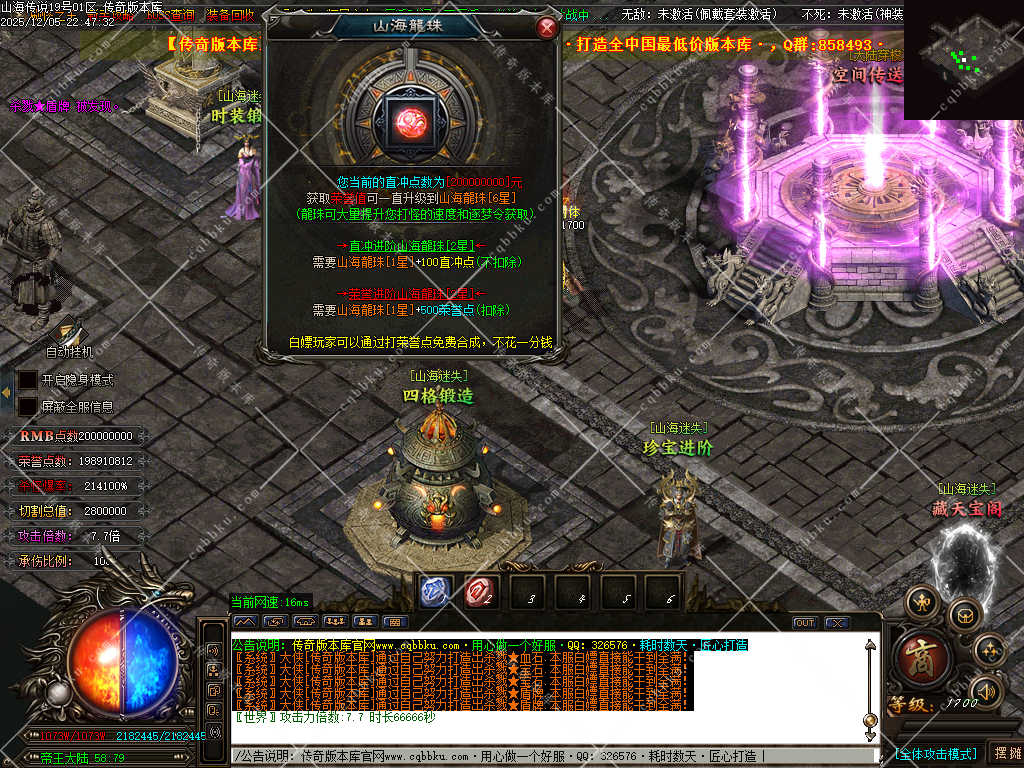The image size is (1024, 768).
Task: Click the OUT button above the chat
Action: click(804, 622)
